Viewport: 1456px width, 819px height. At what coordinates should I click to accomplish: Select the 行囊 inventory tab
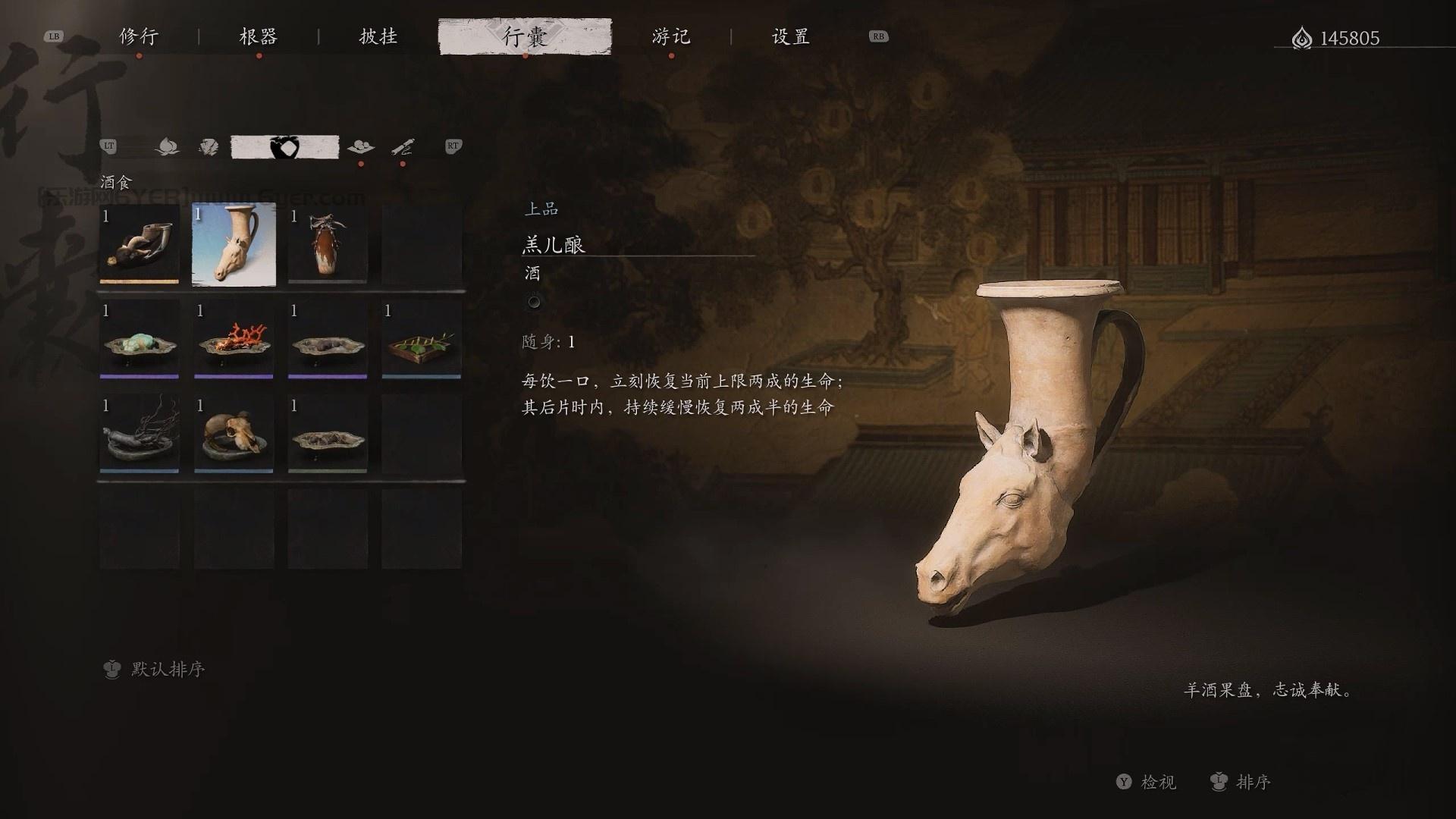coord(525,36)
